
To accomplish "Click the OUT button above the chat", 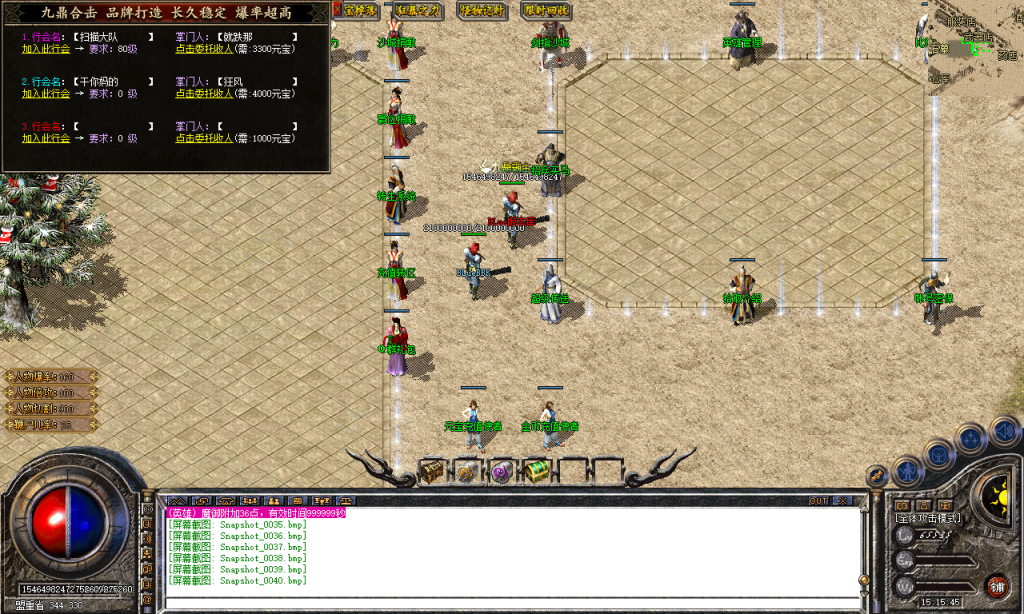I will (x=818, y=500).
